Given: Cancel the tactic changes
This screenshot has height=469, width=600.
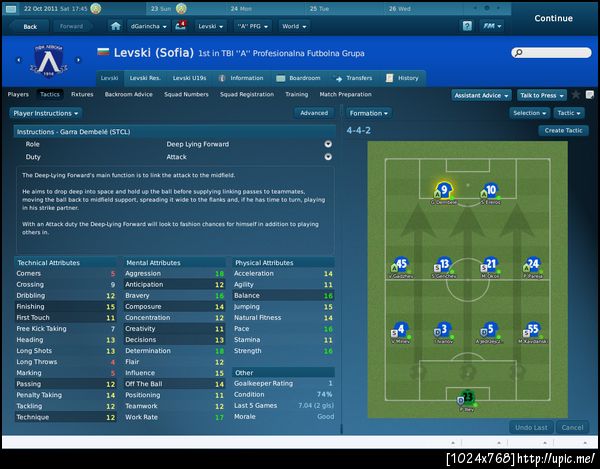Looking at the screenshot, I should pyautogui.click(x=574, y=427).
